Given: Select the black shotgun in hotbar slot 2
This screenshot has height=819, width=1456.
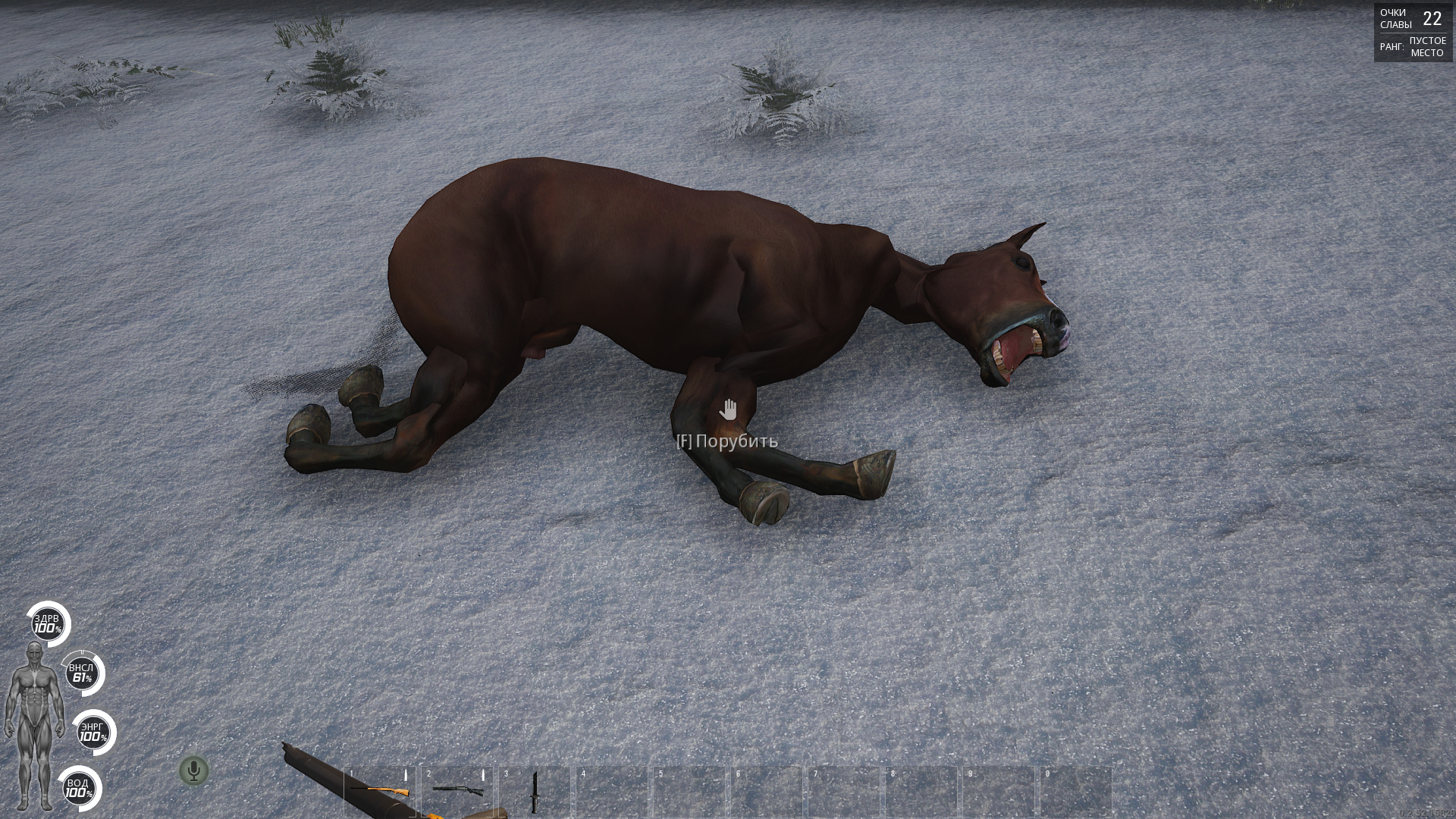Looking at the screenshot, I should coord(457,791).
